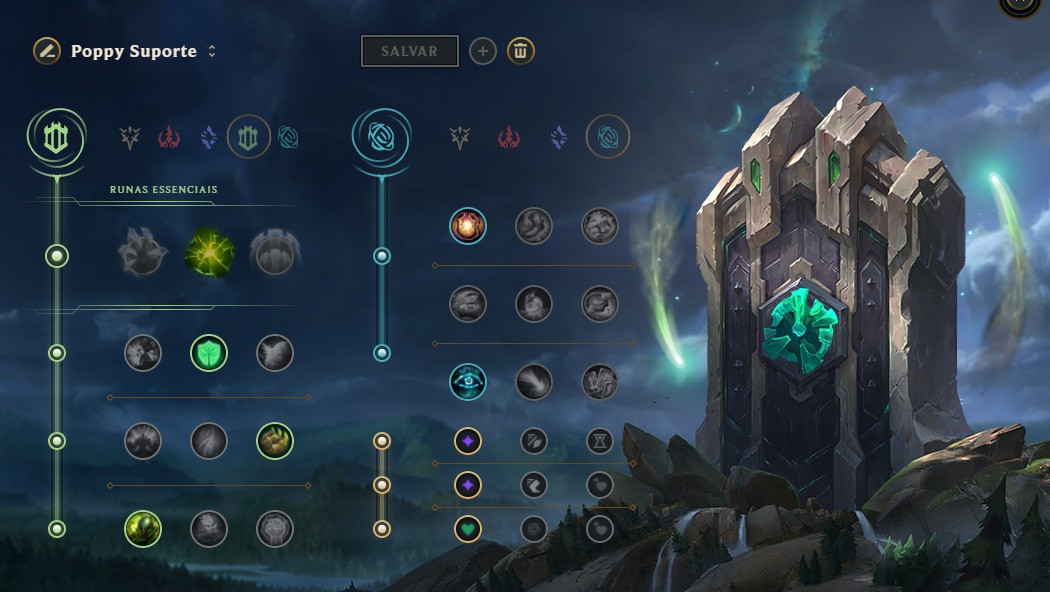Open the Poppy Suporte rune page dropdown
The width and height of the screenshot is (1050, 592).
(212, 51)
